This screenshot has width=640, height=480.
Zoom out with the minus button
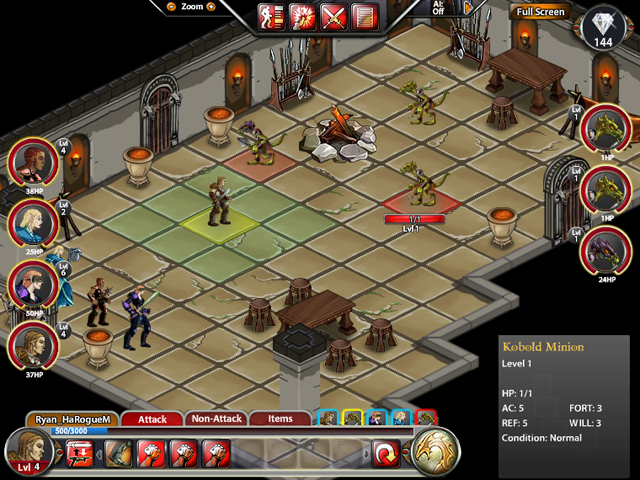[x=172, y=7]
